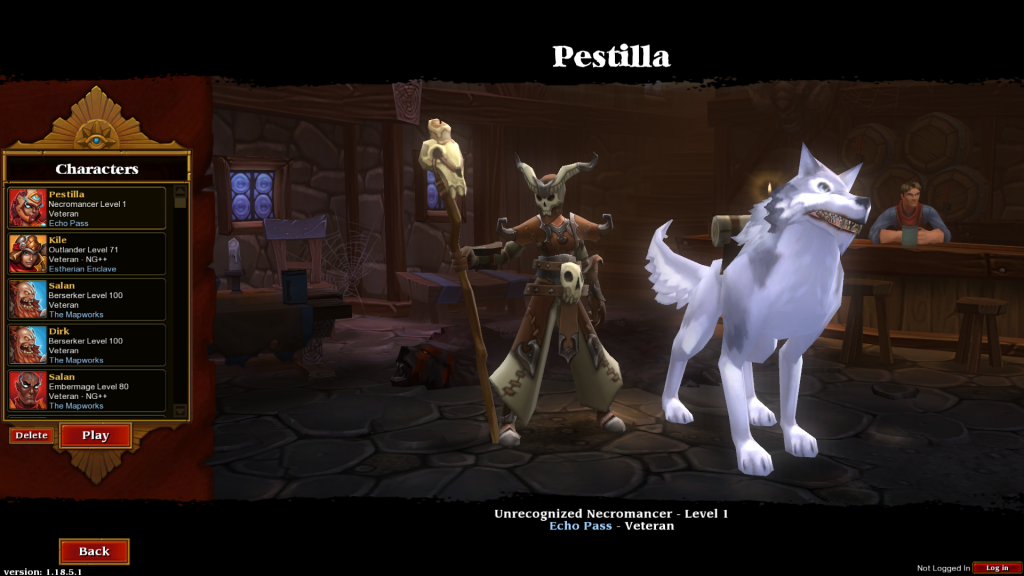
Task: Click the character list's up arrow
Action: tap(181, 189)
